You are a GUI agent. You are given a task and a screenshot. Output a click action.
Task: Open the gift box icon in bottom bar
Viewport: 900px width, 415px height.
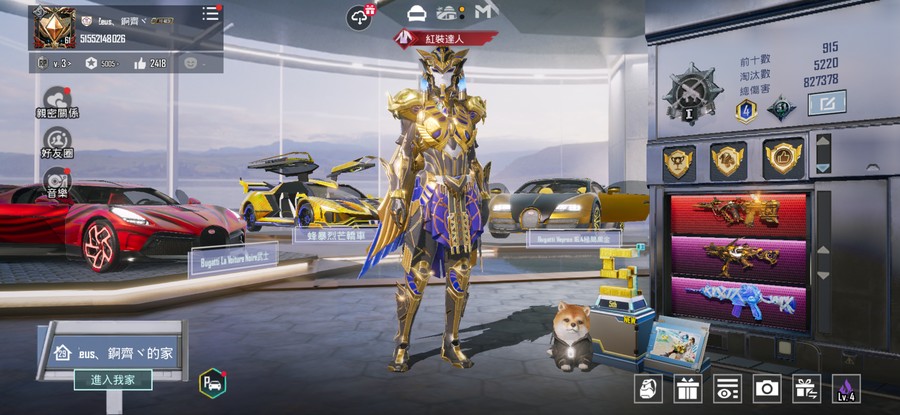[687, 388]
